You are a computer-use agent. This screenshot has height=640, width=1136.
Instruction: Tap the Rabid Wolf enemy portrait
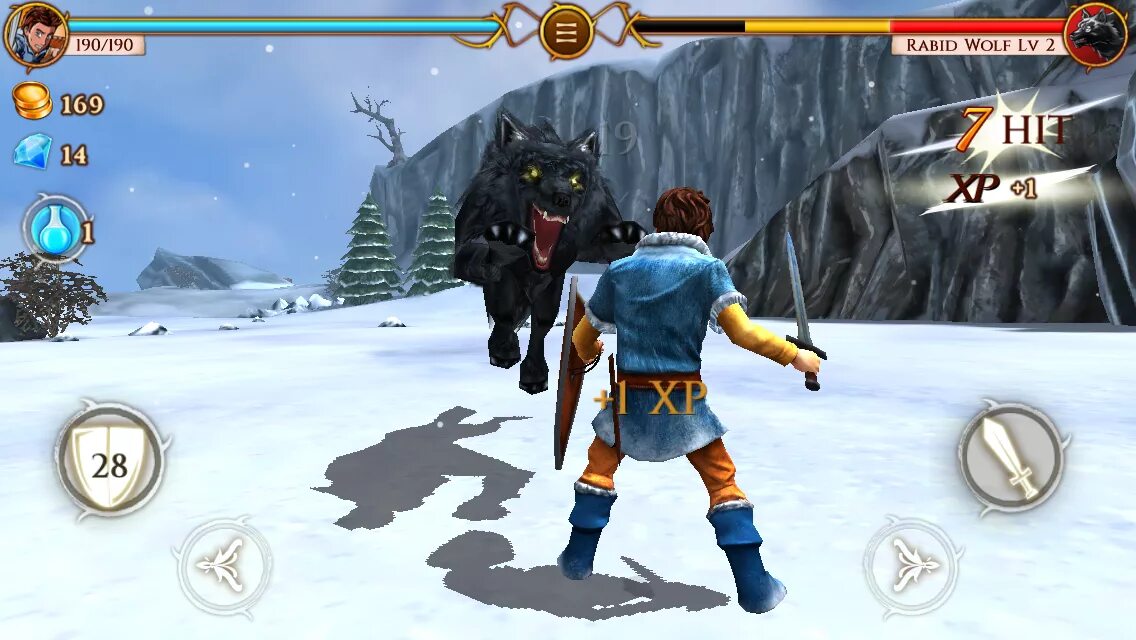(1096, 35)
